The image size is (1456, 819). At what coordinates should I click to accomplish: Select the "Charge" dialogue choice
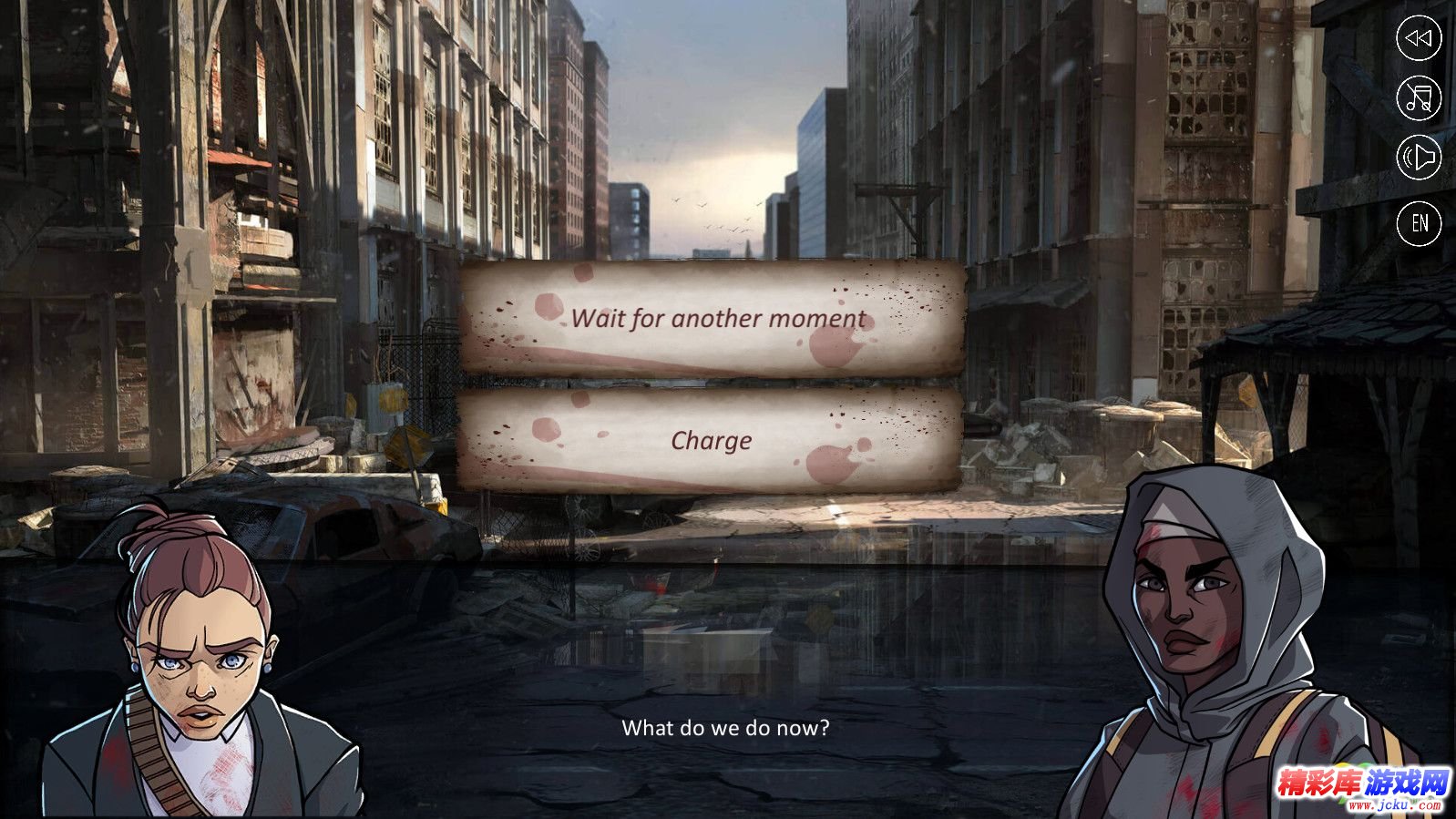711,441
